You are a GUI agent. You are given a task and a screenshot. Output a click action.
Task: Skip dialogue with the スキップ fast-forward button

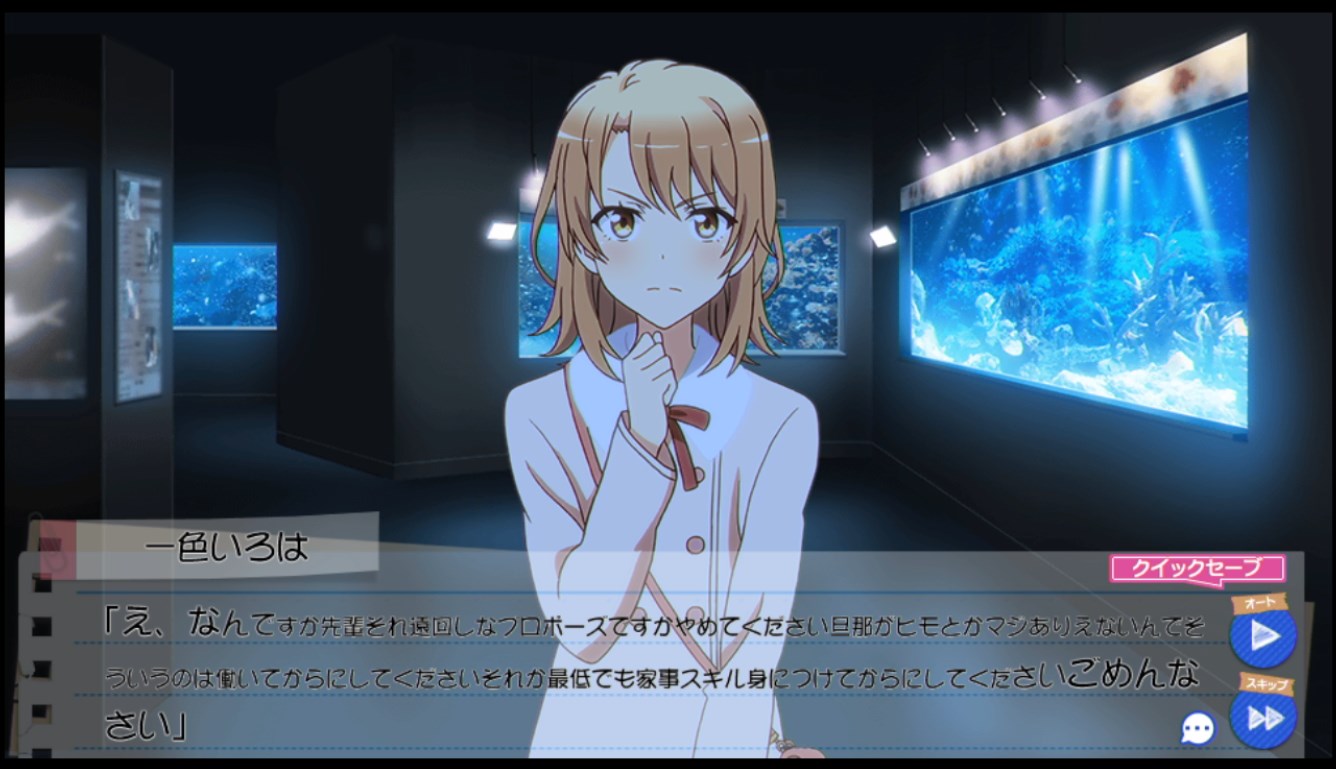(x=1263, y=717)
